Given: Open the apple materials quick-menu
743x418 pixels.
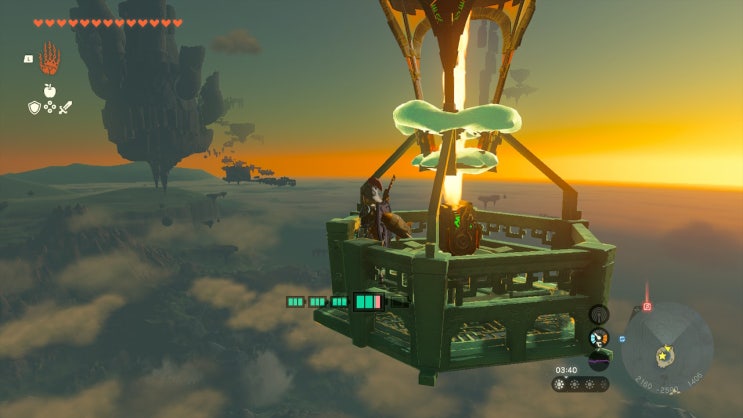Looking at the screenshot, I should (49, 91).
